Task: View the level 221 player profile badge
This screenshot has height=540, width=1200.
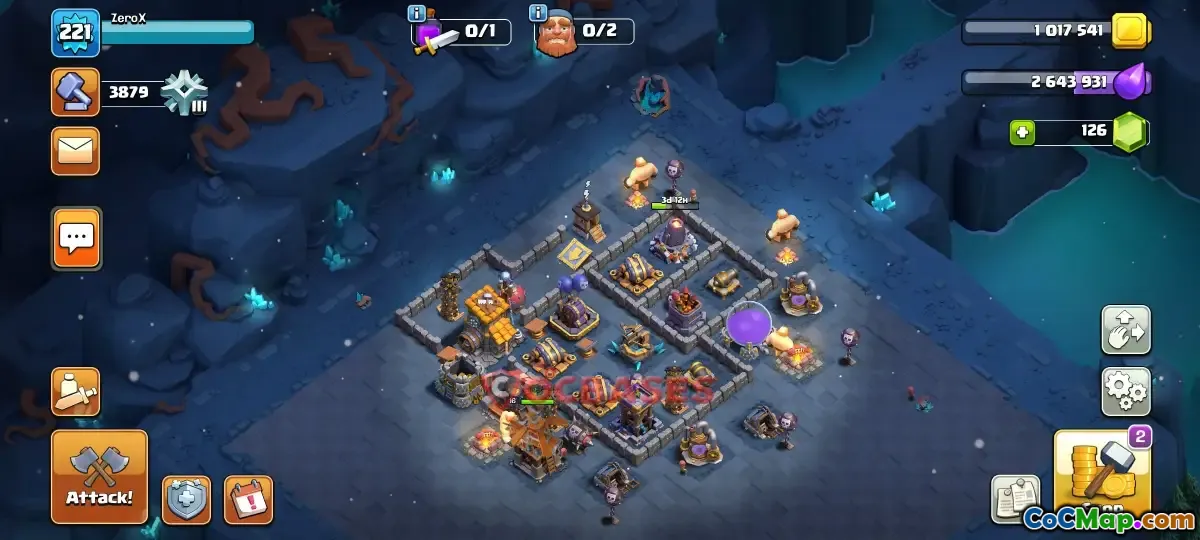Action: 75,33
